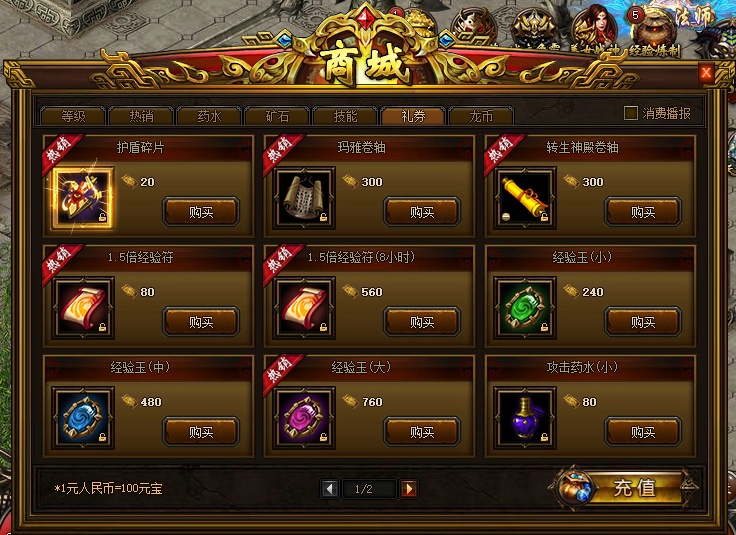Buy the 经验玉(大) for 760

pyautogui.click(x=422, y=432)
